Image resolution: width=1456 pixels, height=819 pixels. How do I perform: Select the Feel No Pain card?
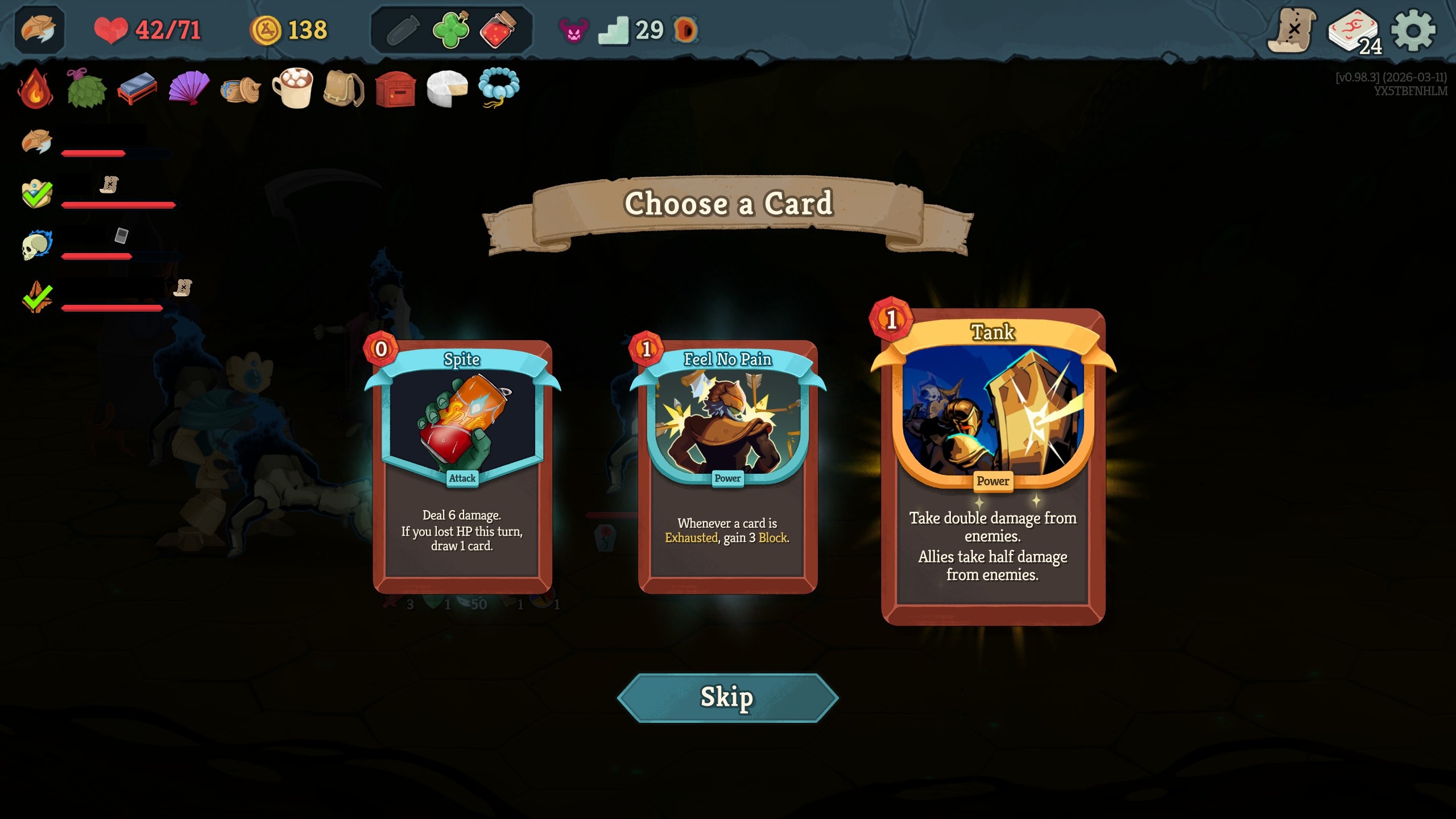[727, 466]
